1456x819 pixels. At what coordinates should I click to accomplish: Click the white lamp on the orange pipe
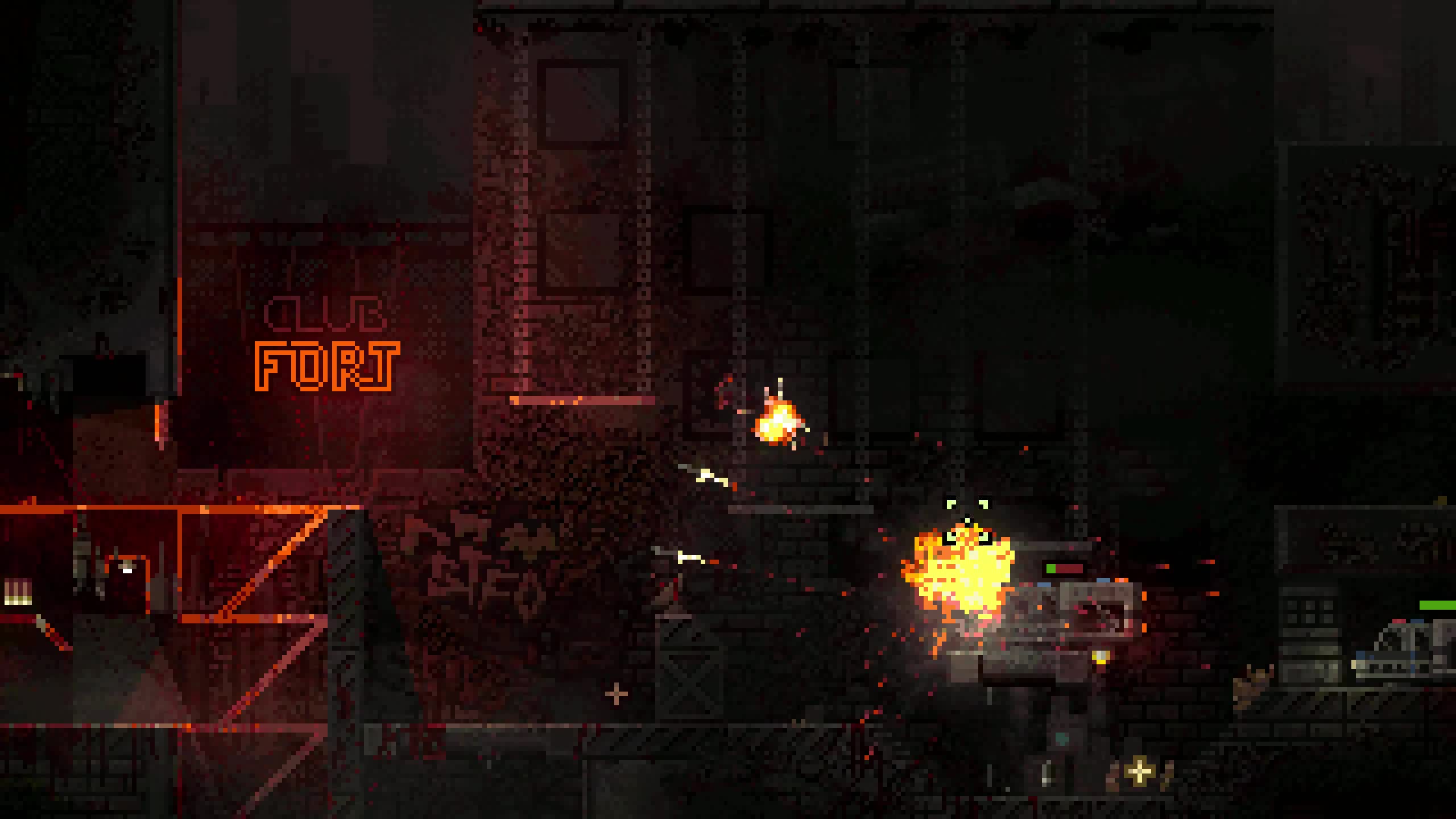[x=127, y=570]
